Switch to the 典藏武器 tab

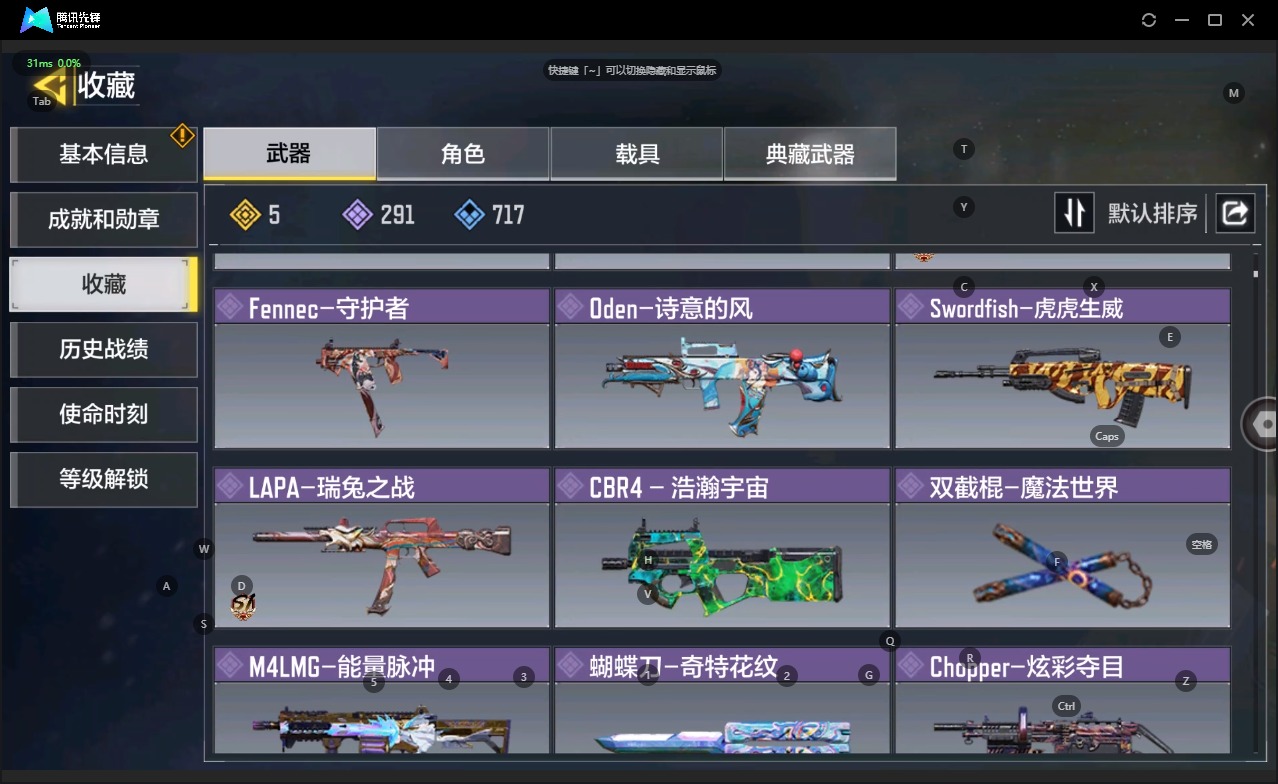810,154
